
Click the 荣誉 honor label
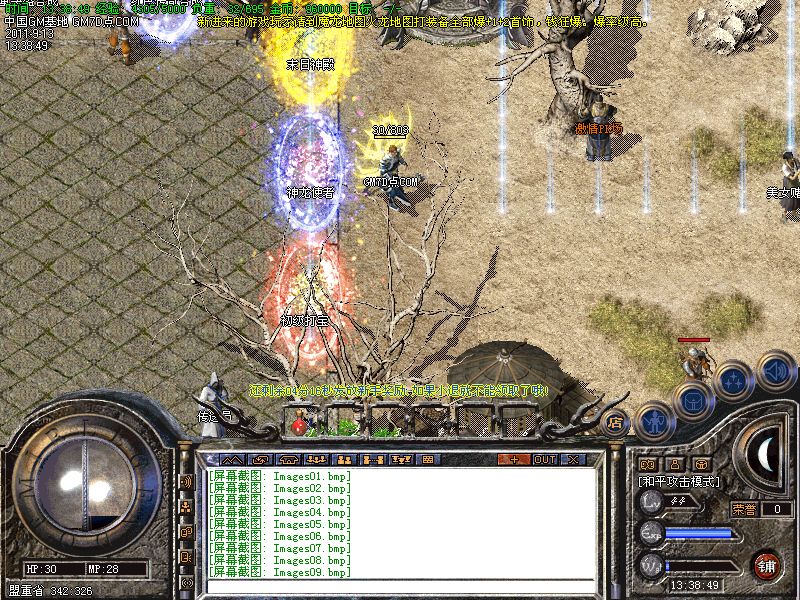click(744, 508)
